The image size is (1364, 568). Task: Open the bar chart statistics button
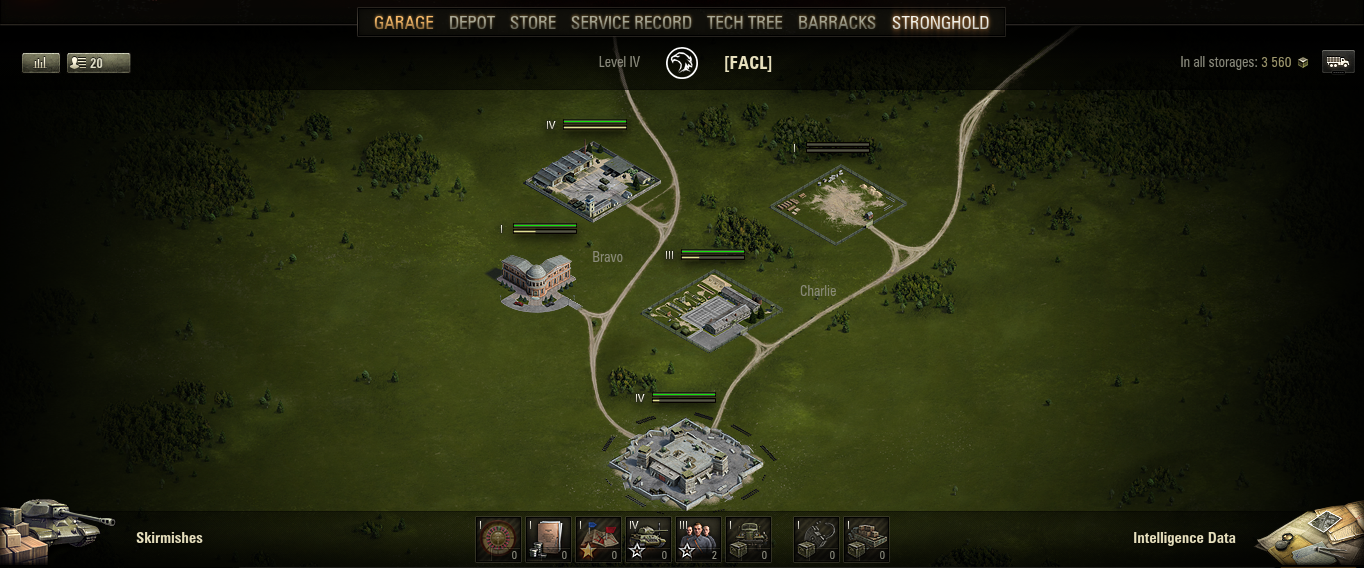point(41,63)
